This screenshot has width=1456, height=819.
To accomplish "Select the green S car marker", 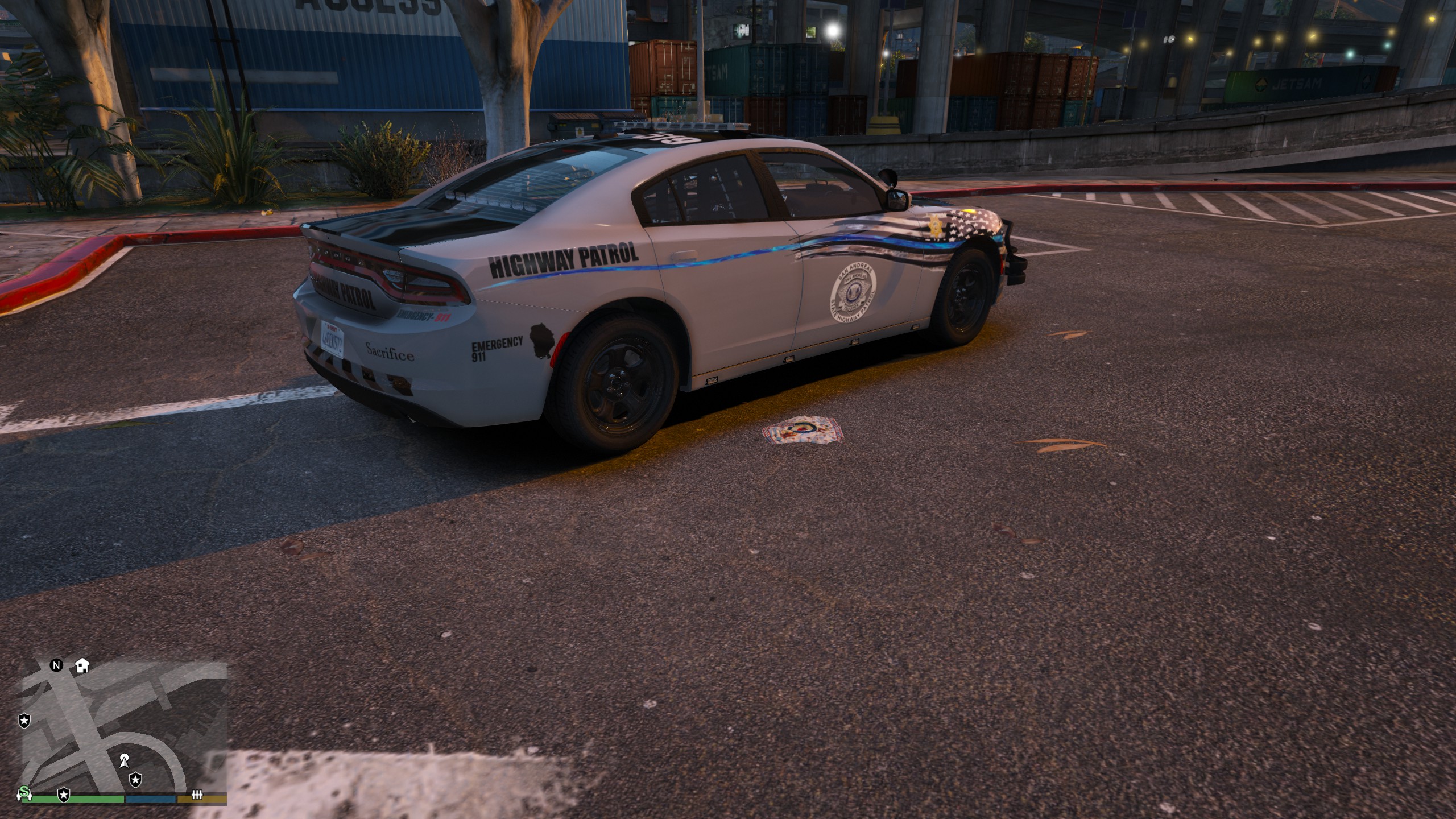I will pos(24,792).
